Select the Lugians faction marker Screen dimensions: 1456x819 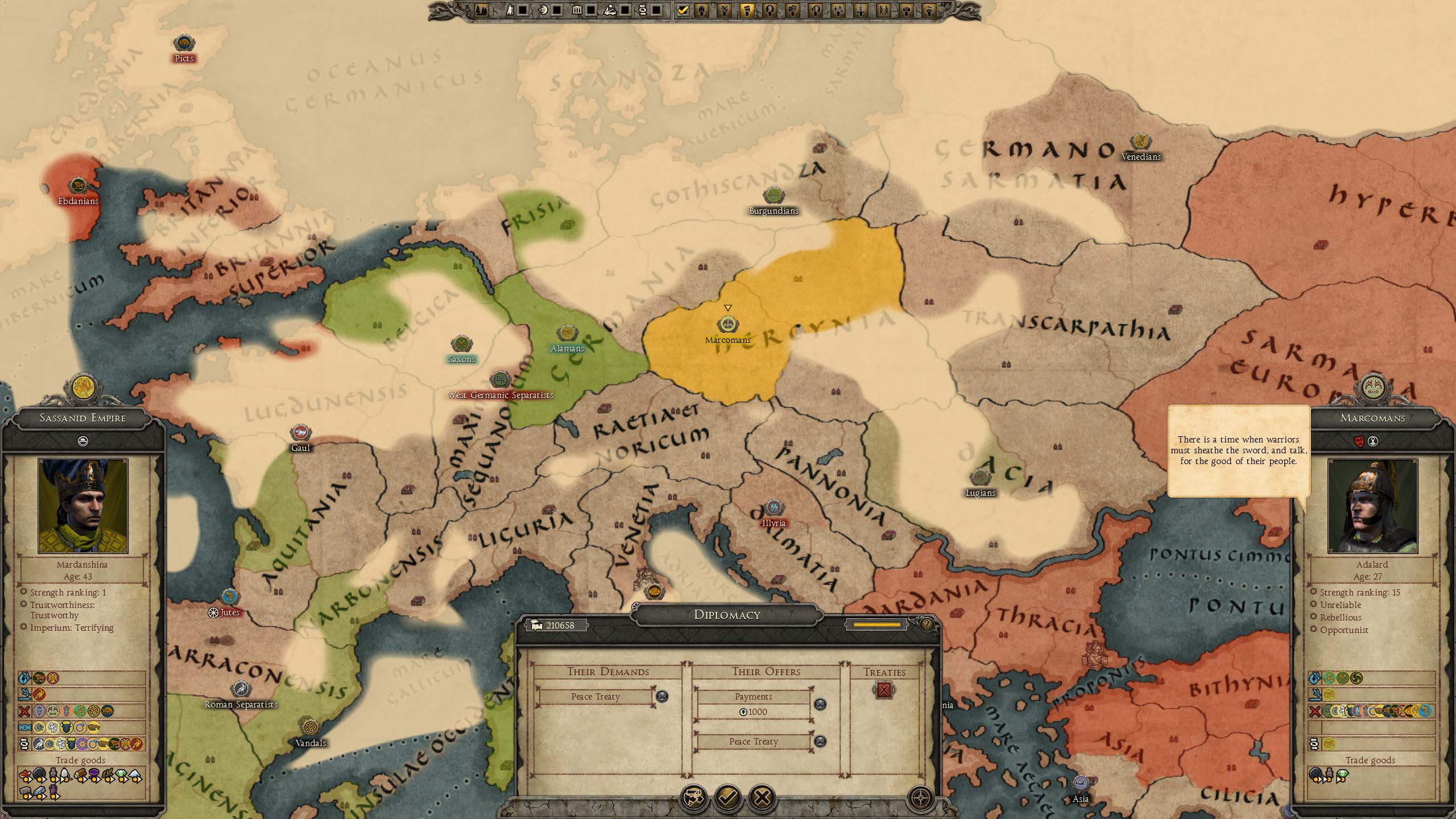[980, 478]
